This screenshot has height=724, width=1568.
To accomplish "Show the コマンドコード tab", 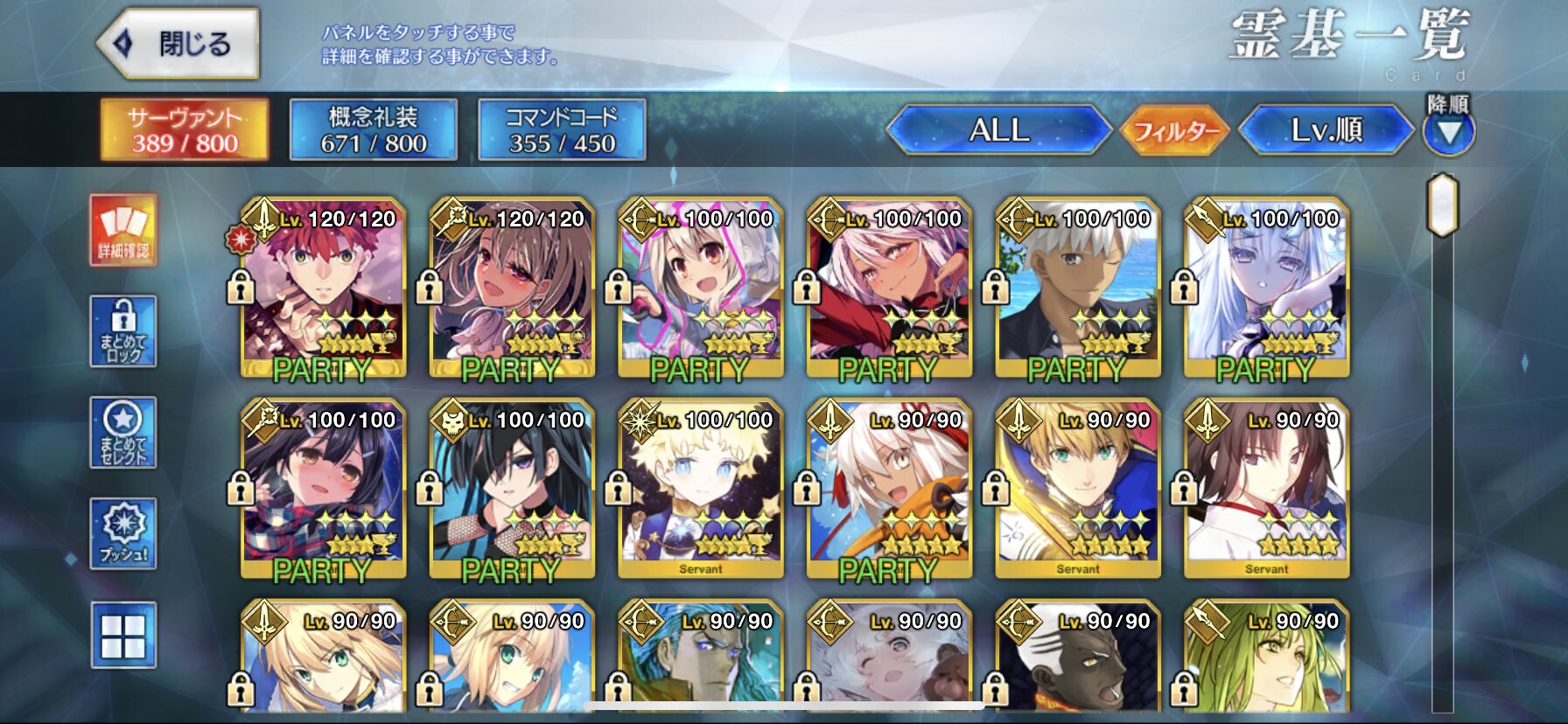I will click(x=562, y=130).
